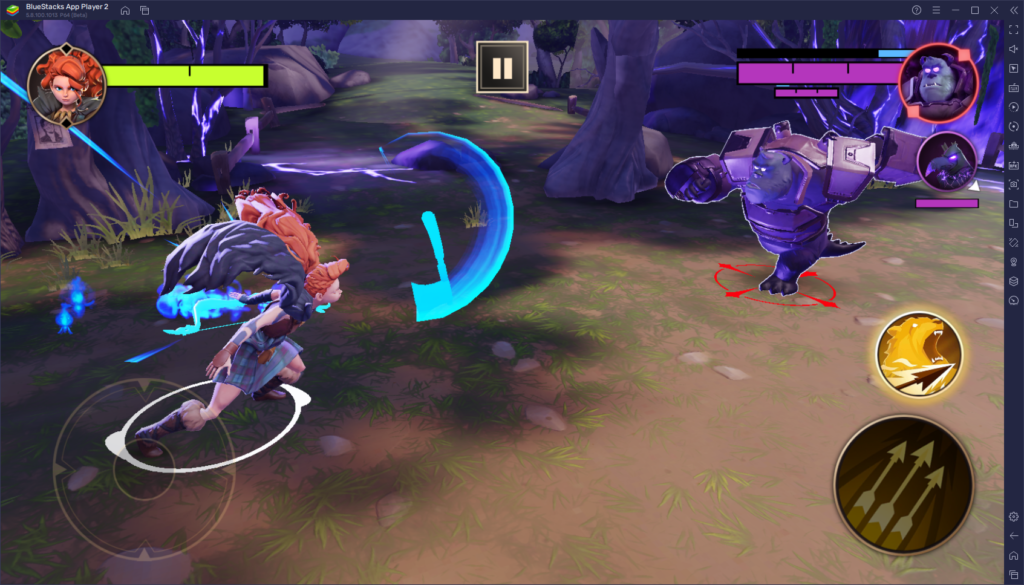This screenshot has width=1024, height=585.
Task: Close the BlueStacks App Player window
Action: [993, 10]
